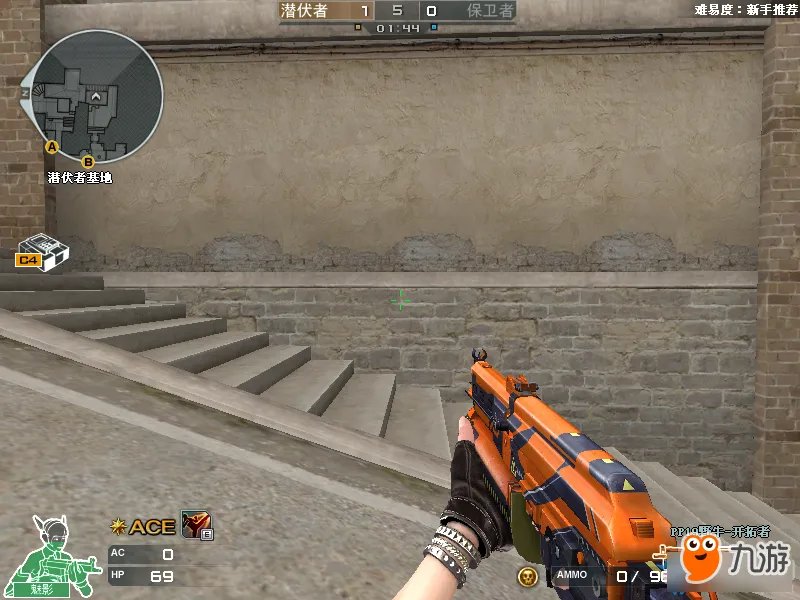Select bomb site A marker on minimap
Screen dimensions: 800x600
[x=53, y=147]
